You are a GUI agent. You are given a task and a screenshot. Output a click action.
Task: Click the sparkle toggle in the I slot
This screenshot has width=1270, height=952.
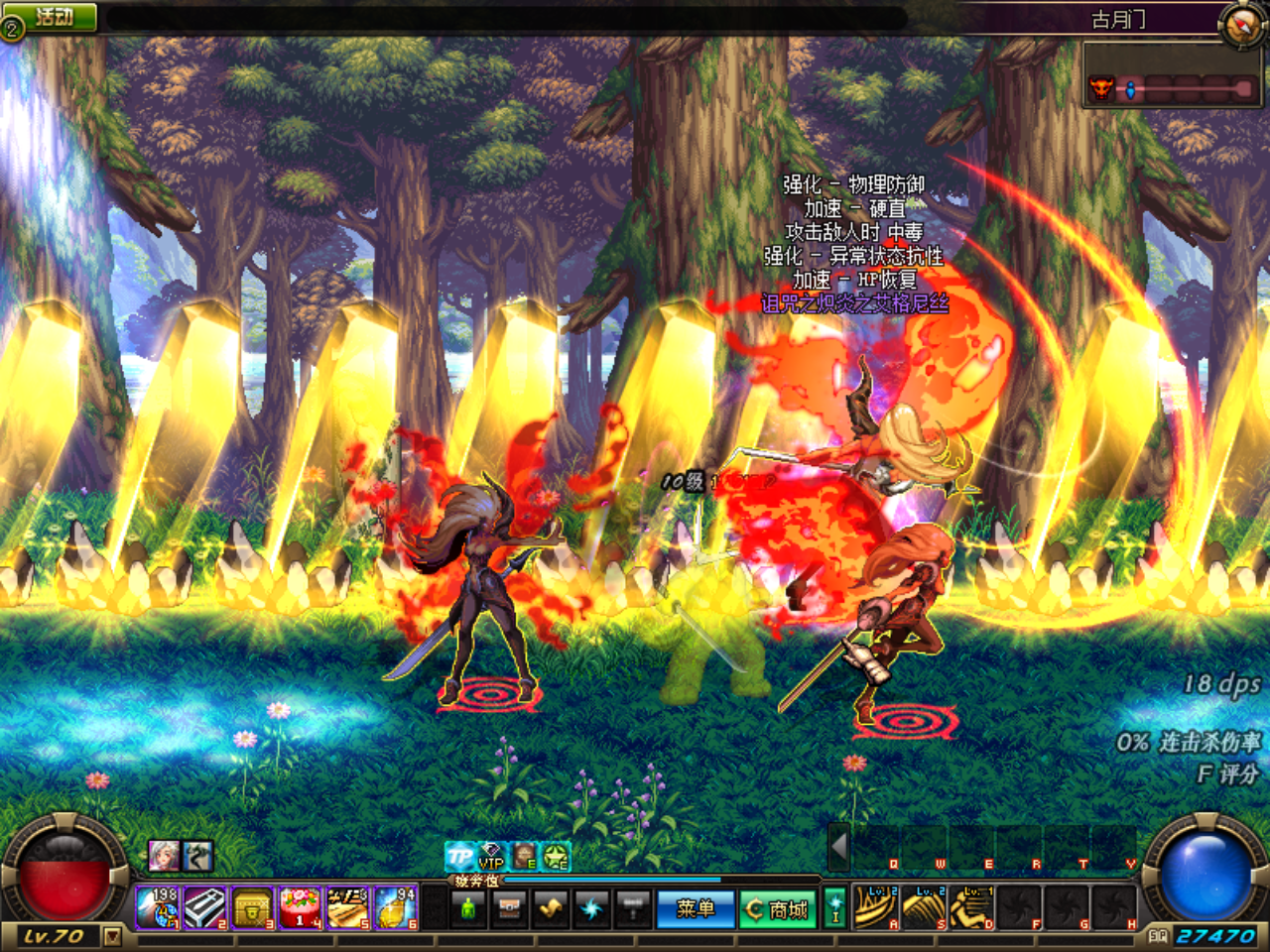click(836, 907)
